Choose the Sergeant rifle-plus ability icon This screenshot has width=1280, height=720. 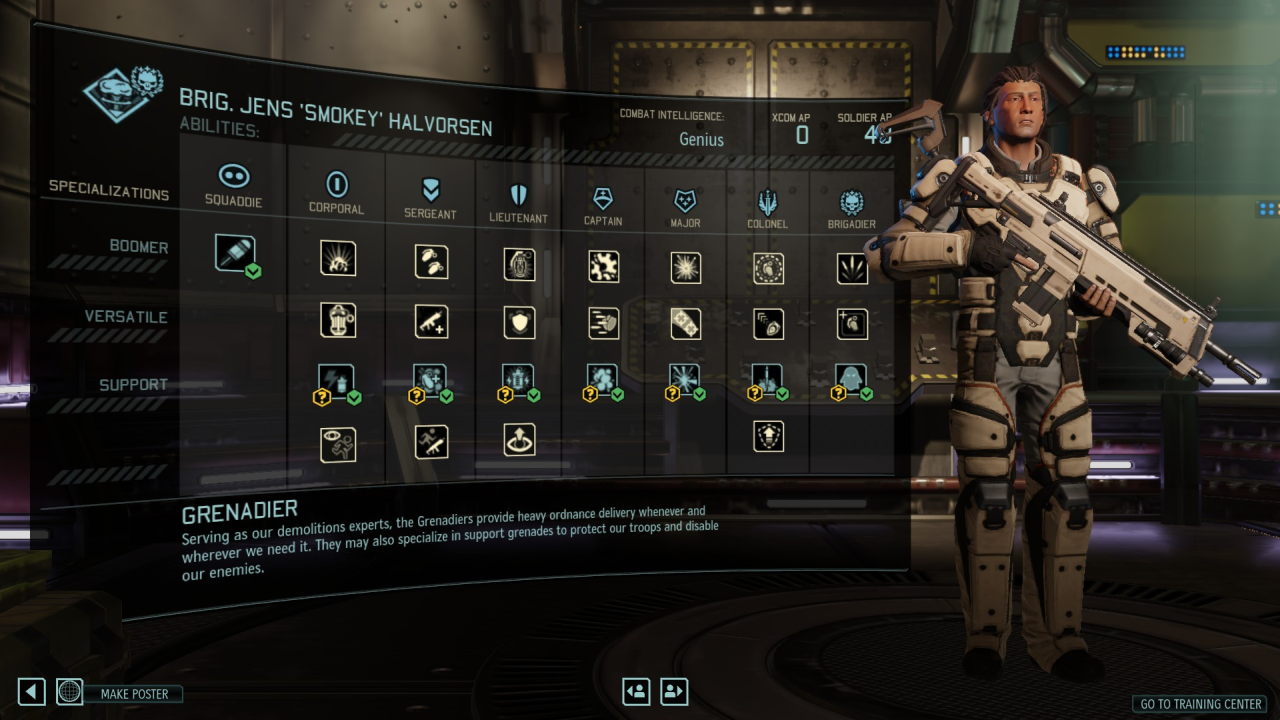[431, 321]
